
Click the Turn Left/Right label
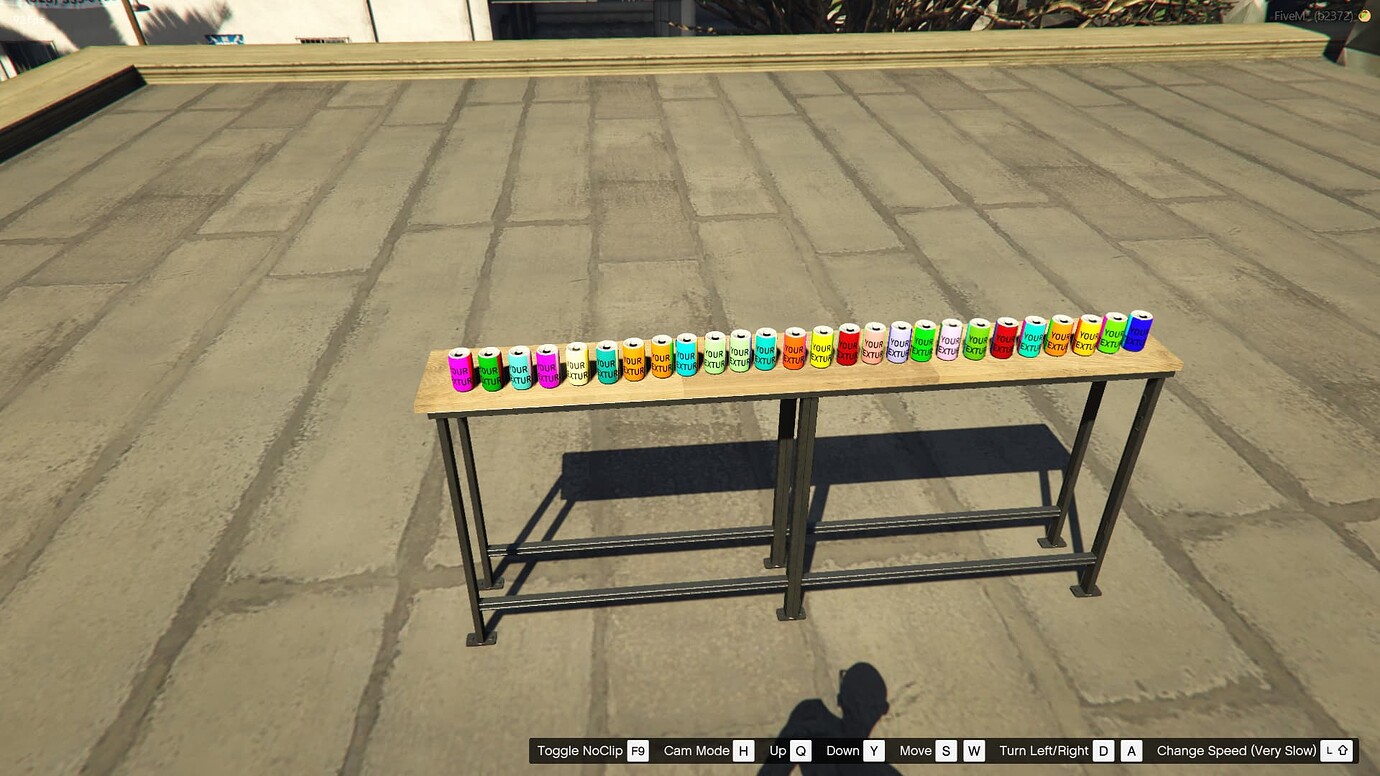click(1043, 750)
